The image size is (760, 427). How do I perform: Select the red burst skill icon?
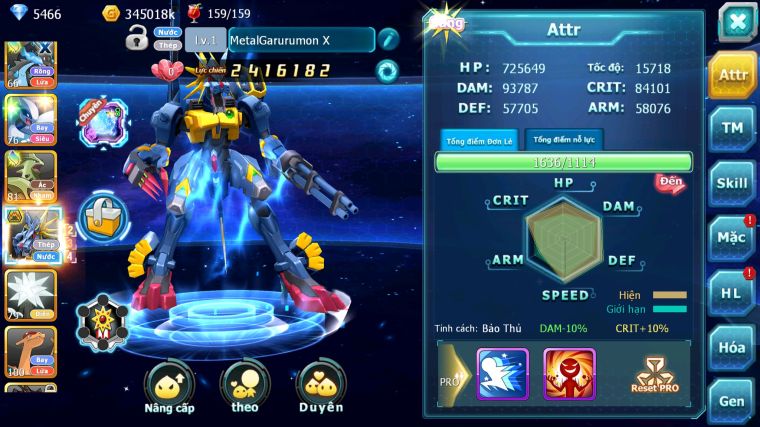pyautogui.click(x=569, y=373)
